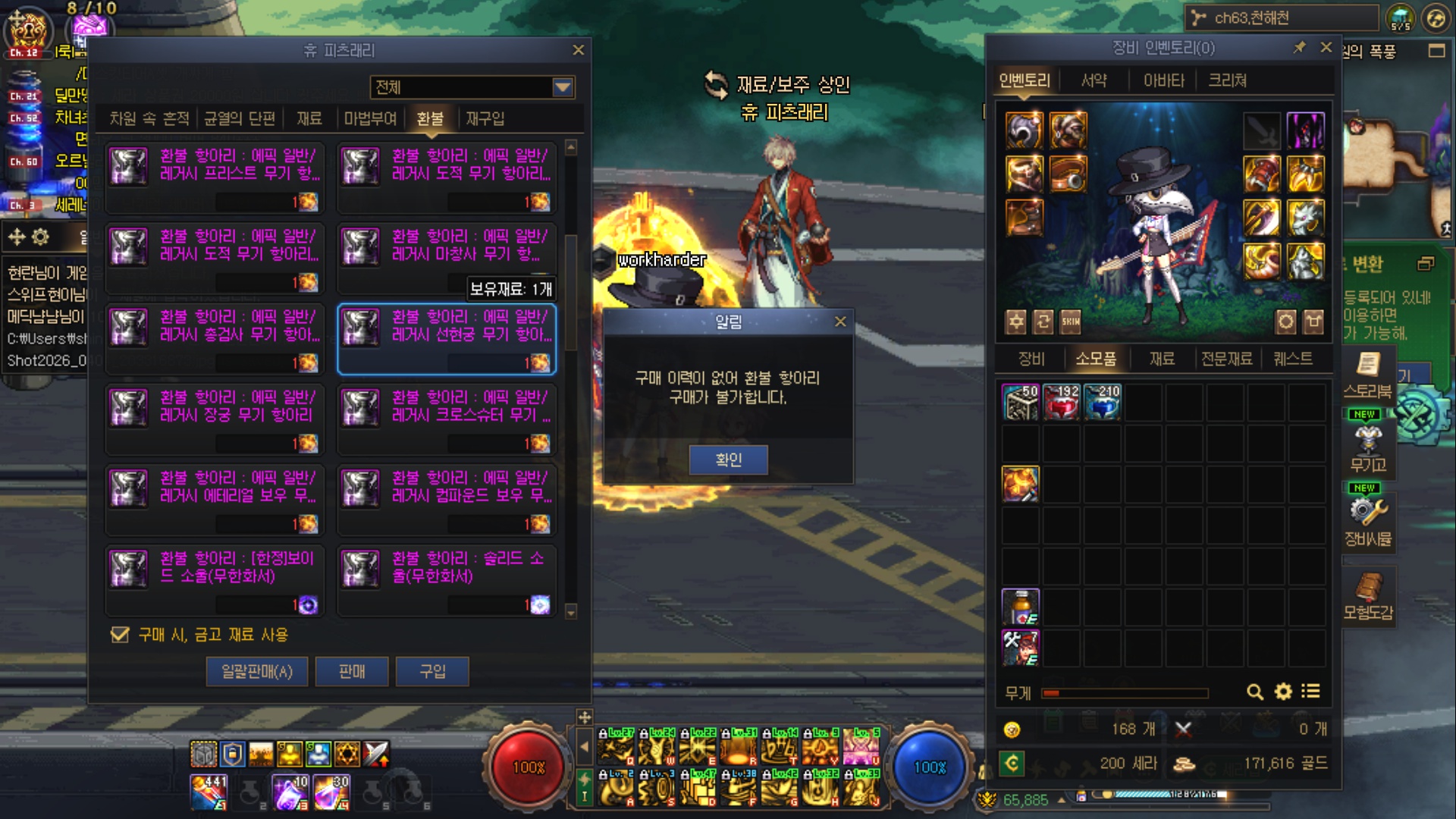This screenshot has height=819, width=1456.
Task: Open the 재구입 repurchase tab
Action: click(485, 118)
